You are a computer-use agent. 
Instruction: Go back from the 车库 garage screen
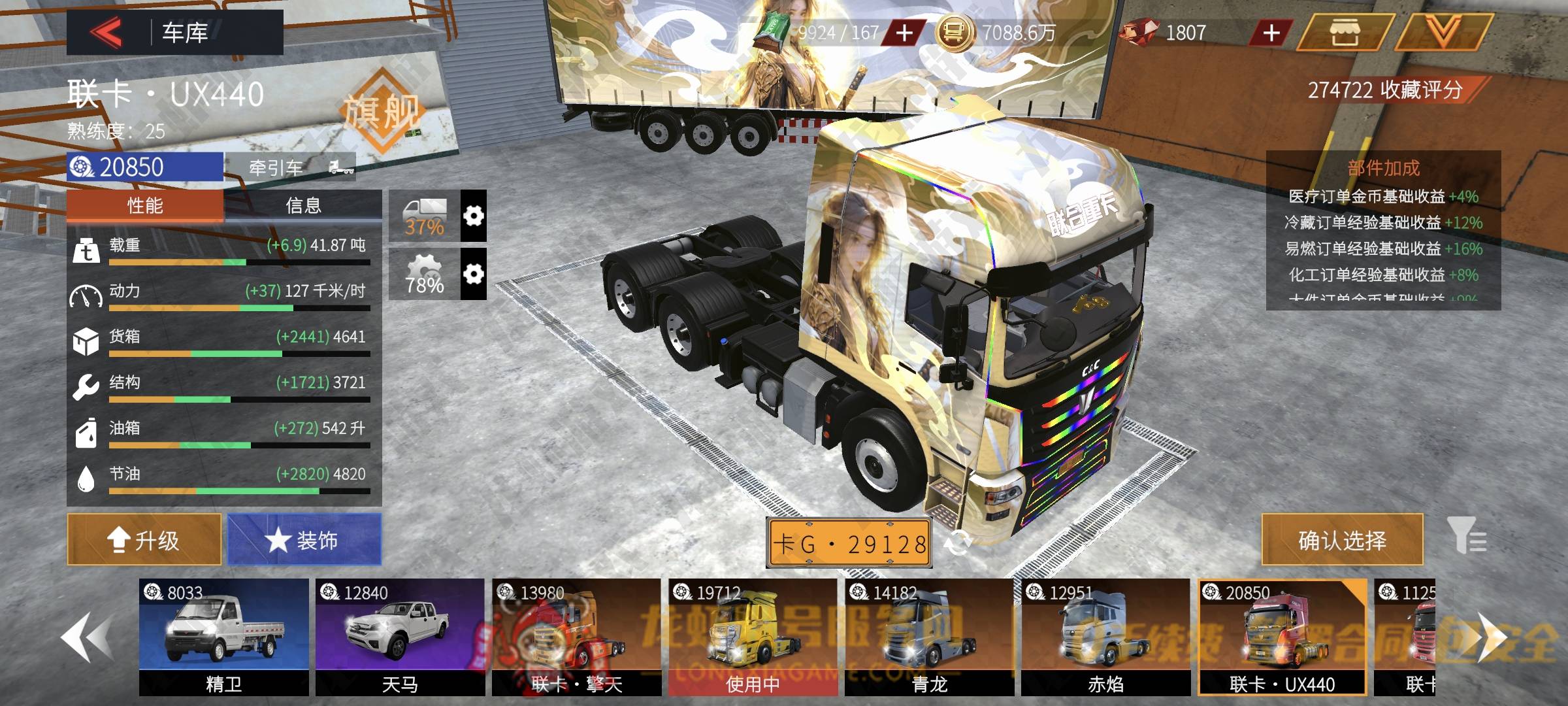coord(106,32)
